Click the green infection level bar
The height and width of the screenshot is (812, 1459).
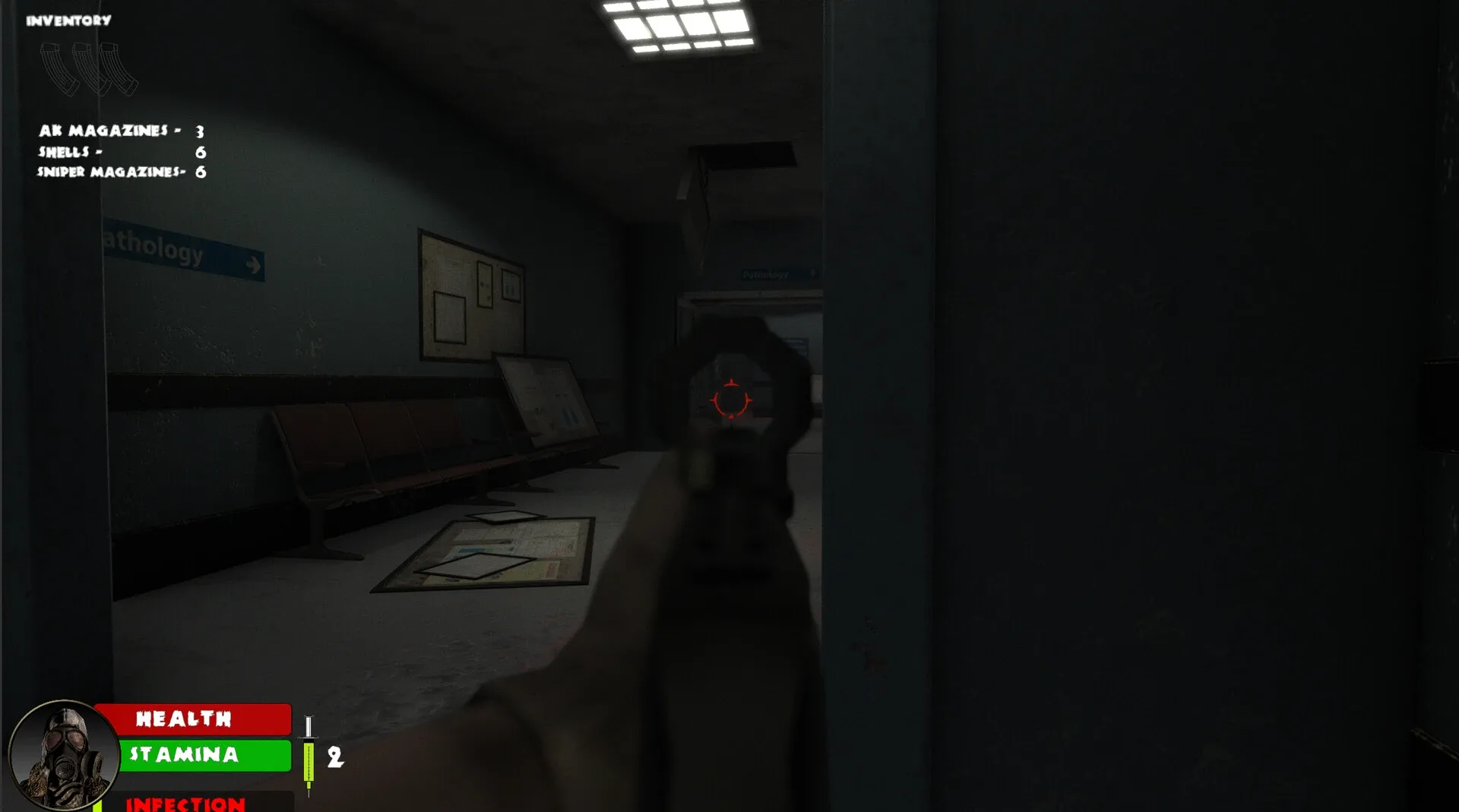99,807
